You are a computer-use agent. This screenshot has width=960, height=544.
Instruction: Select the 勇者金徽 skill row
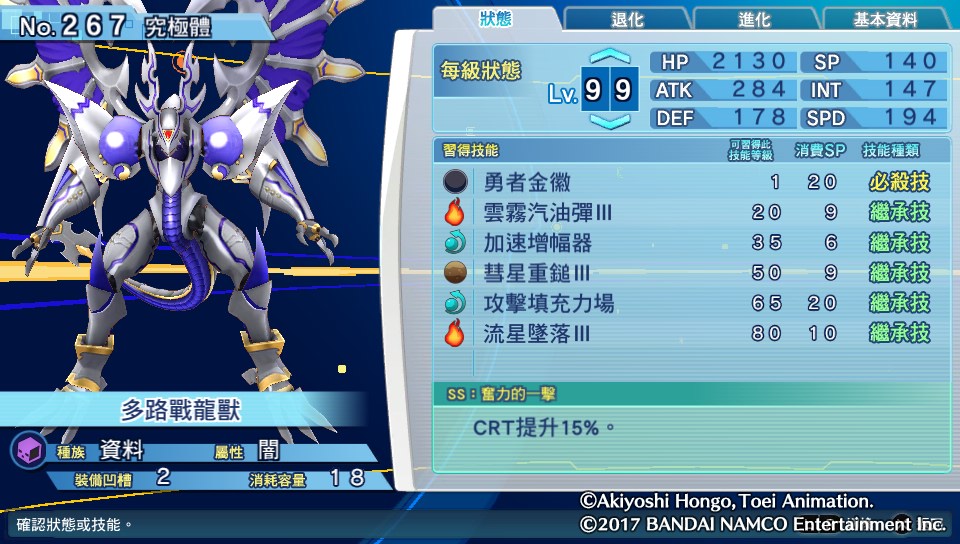point(688,182)
